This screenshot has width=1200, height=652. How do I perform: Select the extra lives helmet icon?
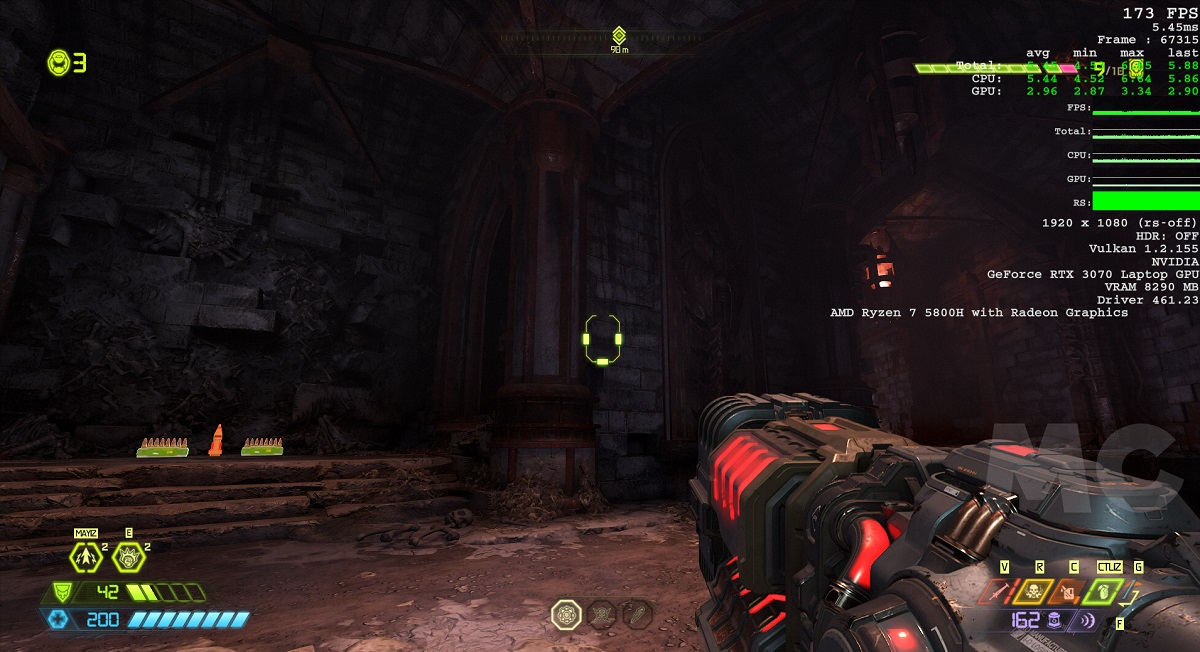click(x=59, y=63)
